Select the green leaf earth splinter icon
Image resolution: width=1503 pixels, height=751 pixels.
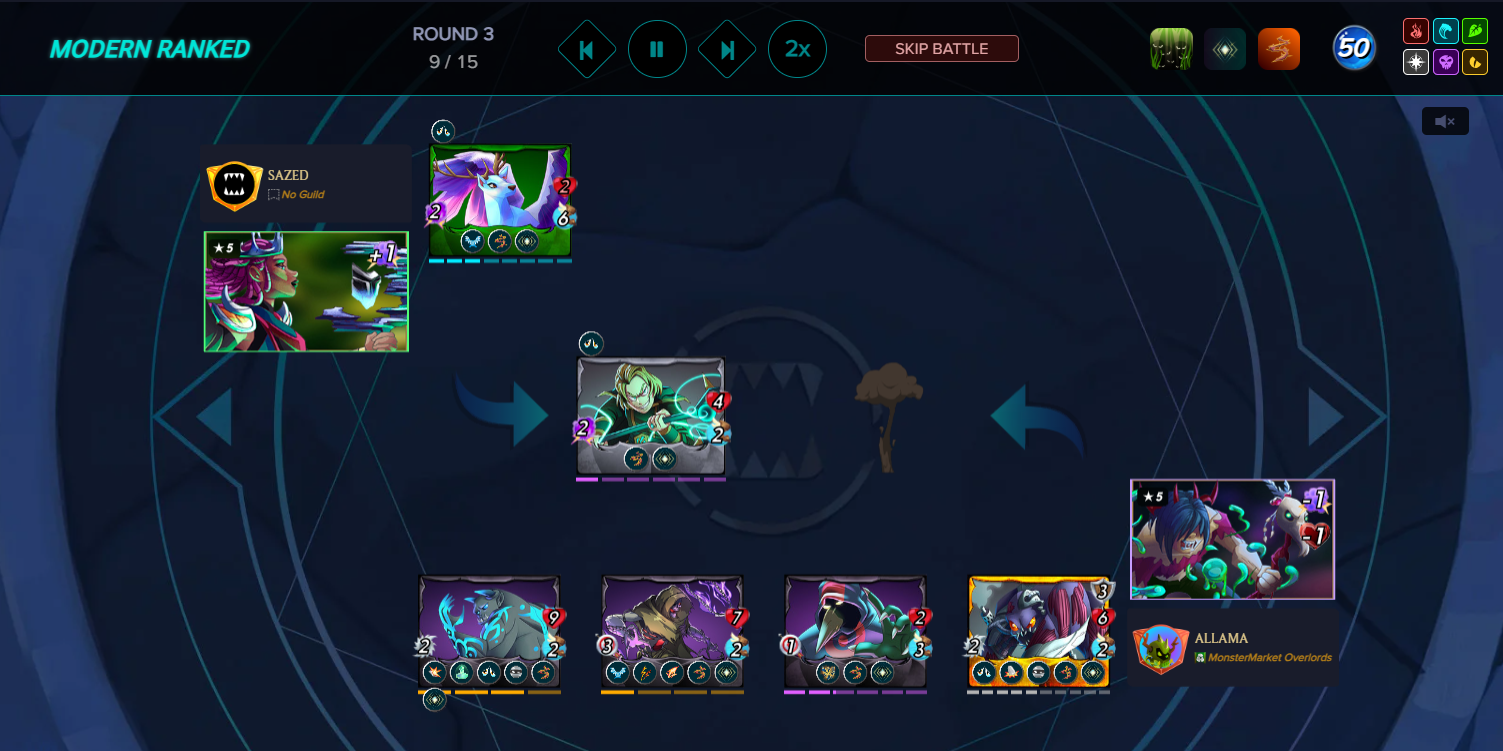pyautogui.click(x=1475, y=31)
